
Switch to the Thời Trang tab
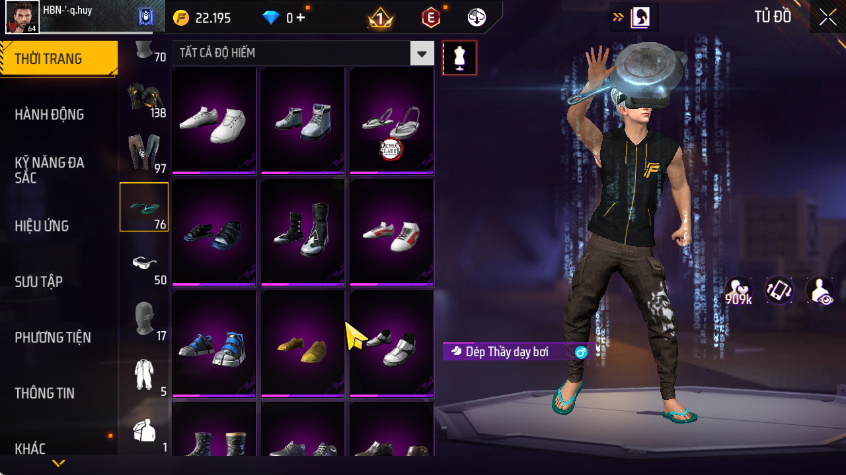[x=56, y=59]
